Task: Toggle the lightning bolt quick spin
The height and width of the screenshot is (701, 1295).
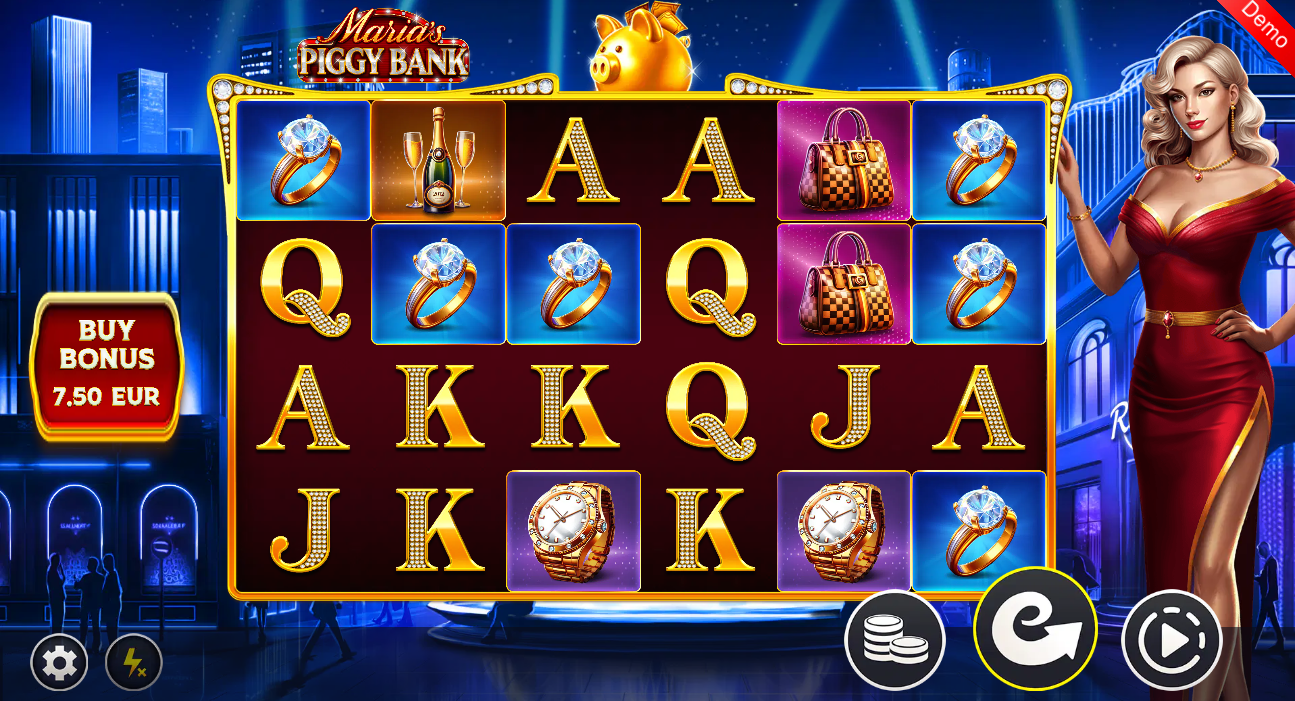Action: tap(133, 662)
